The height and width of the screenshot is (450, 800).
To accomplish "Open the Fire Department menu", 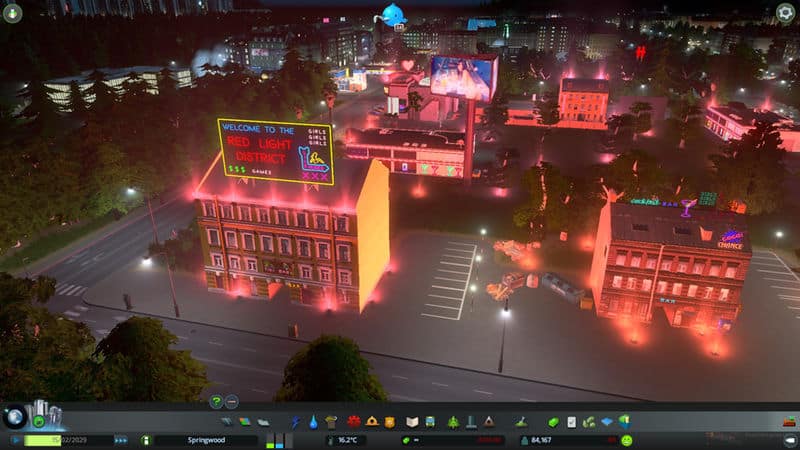I will (372, 422).
